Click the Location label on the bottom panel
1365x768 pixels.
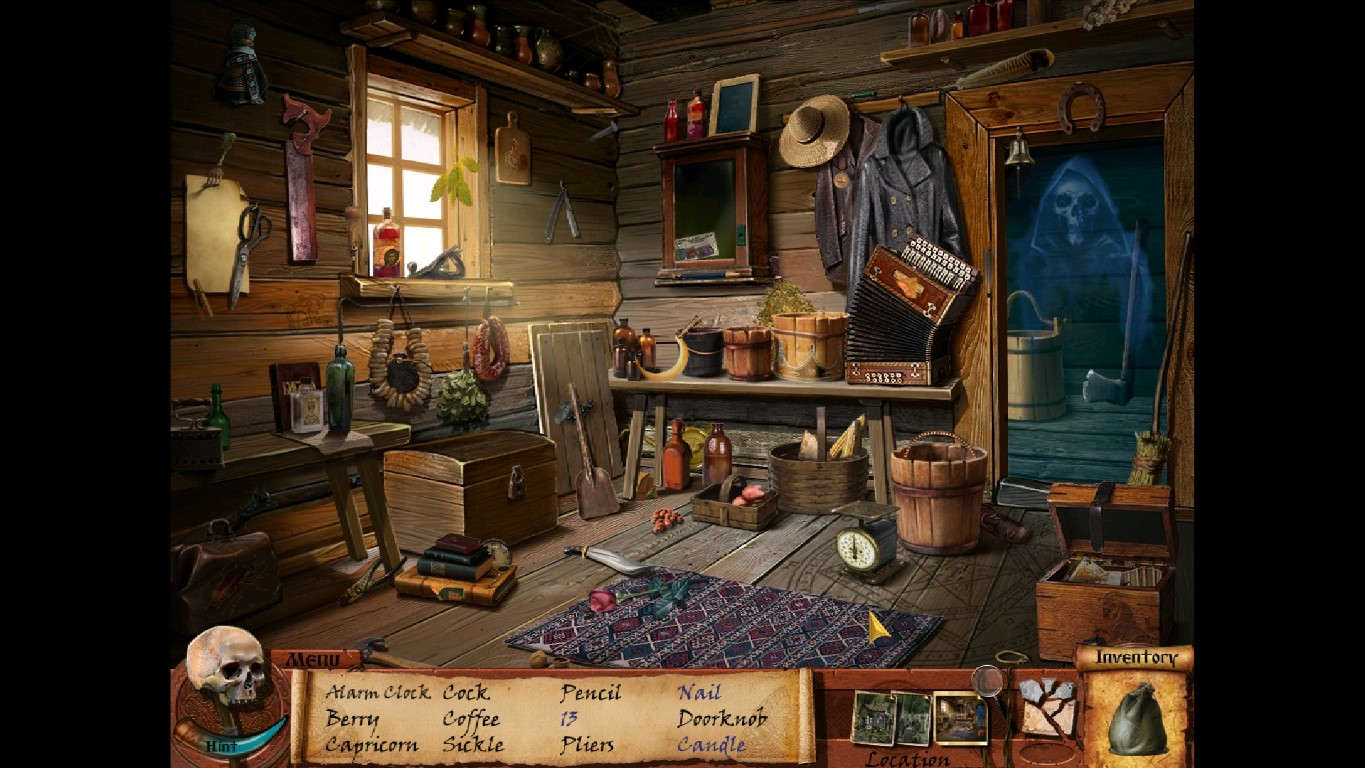pyautogui.click(x=907, y=757)
